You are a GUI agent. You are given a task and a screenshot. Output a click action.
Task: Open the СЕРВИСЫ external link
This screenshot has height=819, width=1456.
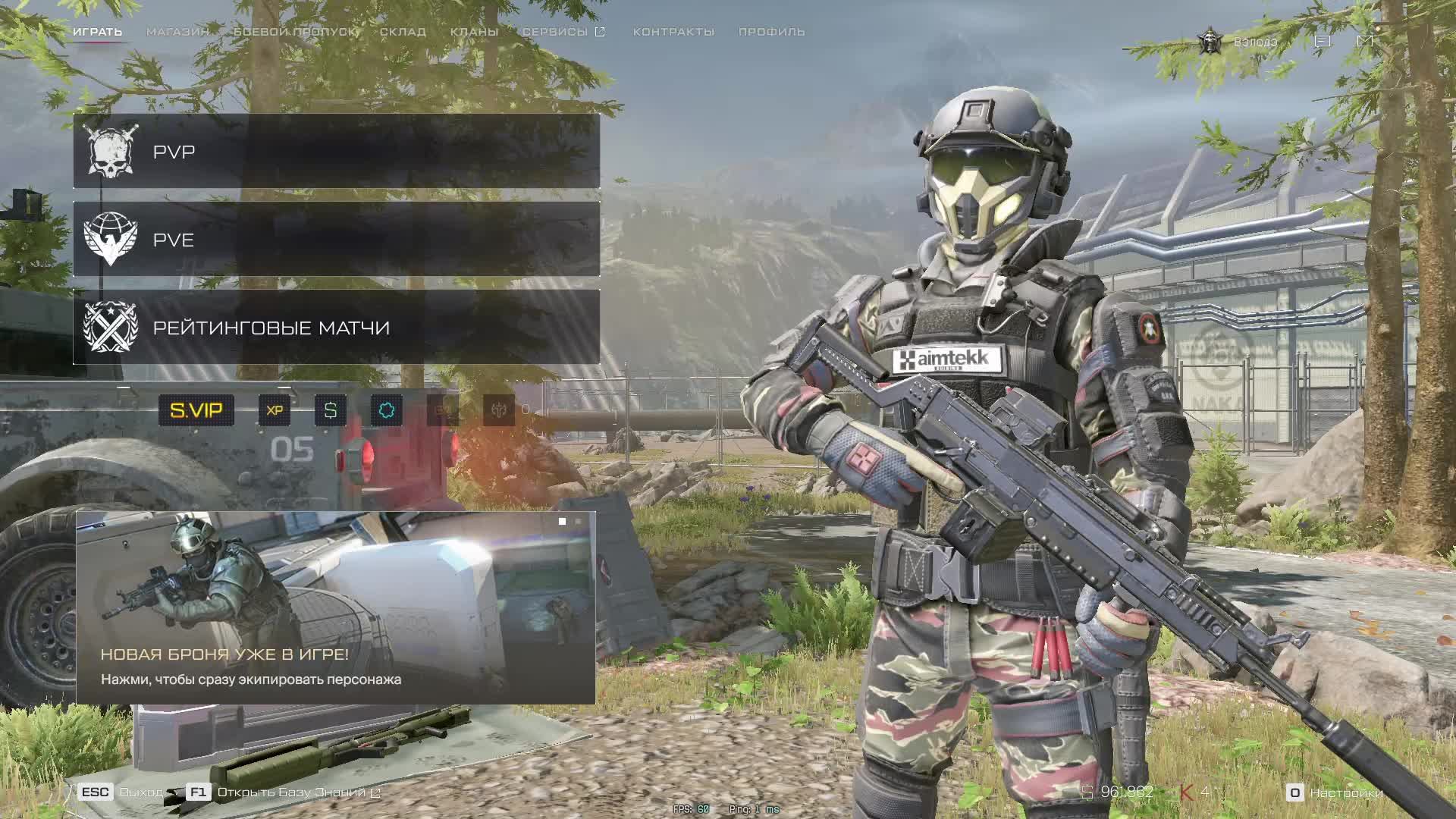point(563,32)
